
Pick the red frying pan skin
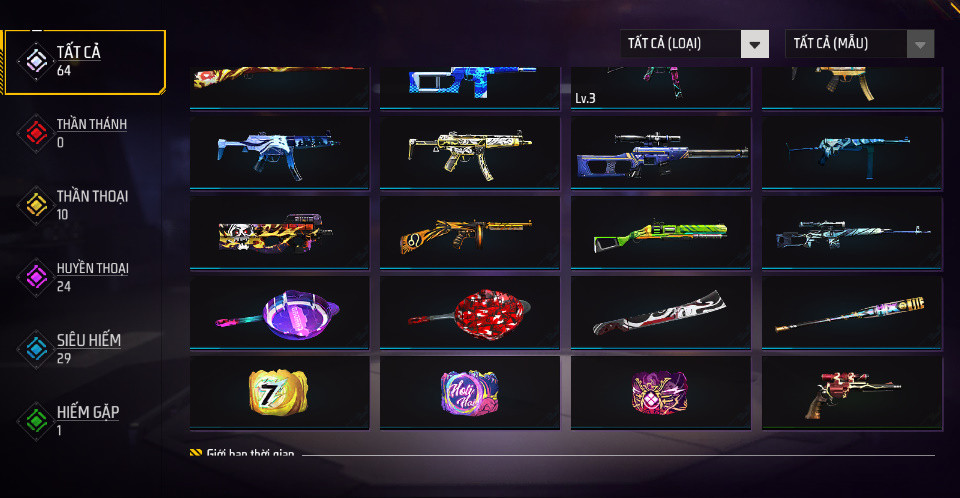click(469, 313)
